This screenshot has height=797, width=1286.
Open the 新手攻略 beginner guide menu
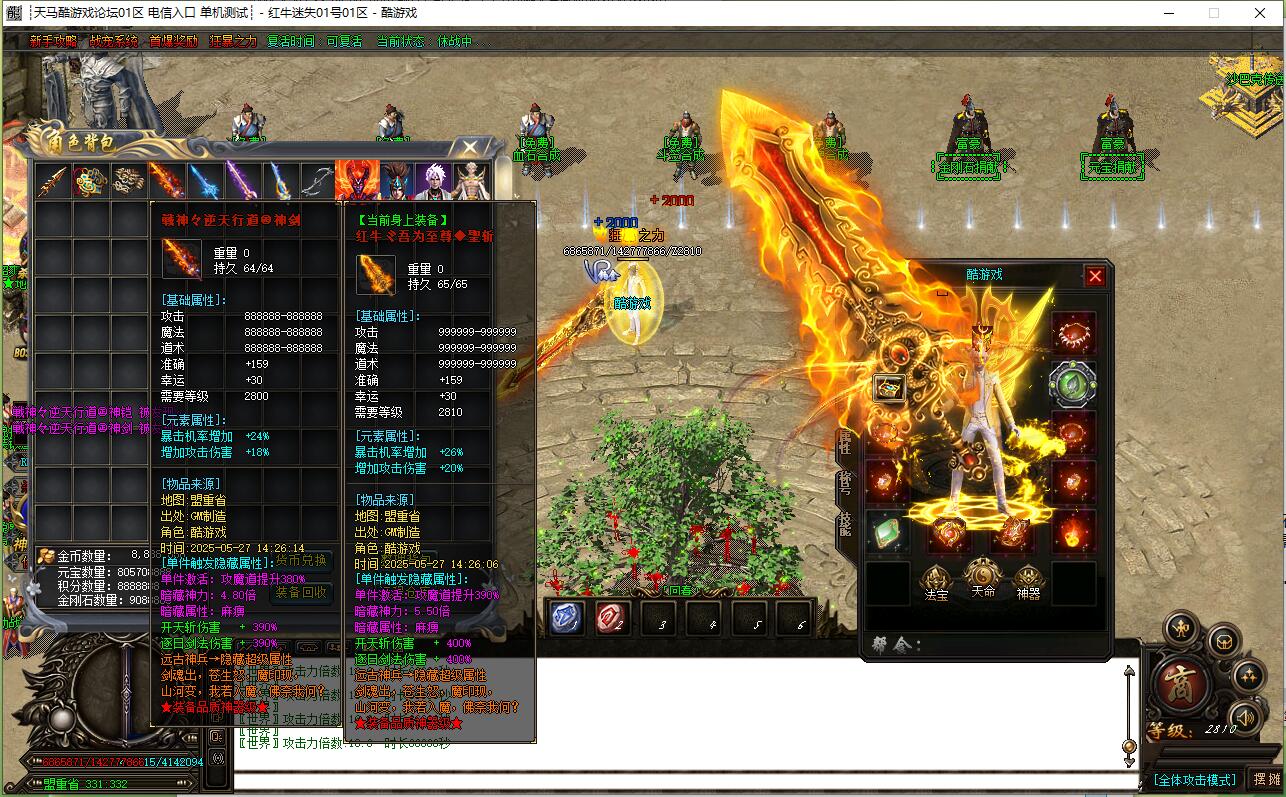tap(53, 42)
